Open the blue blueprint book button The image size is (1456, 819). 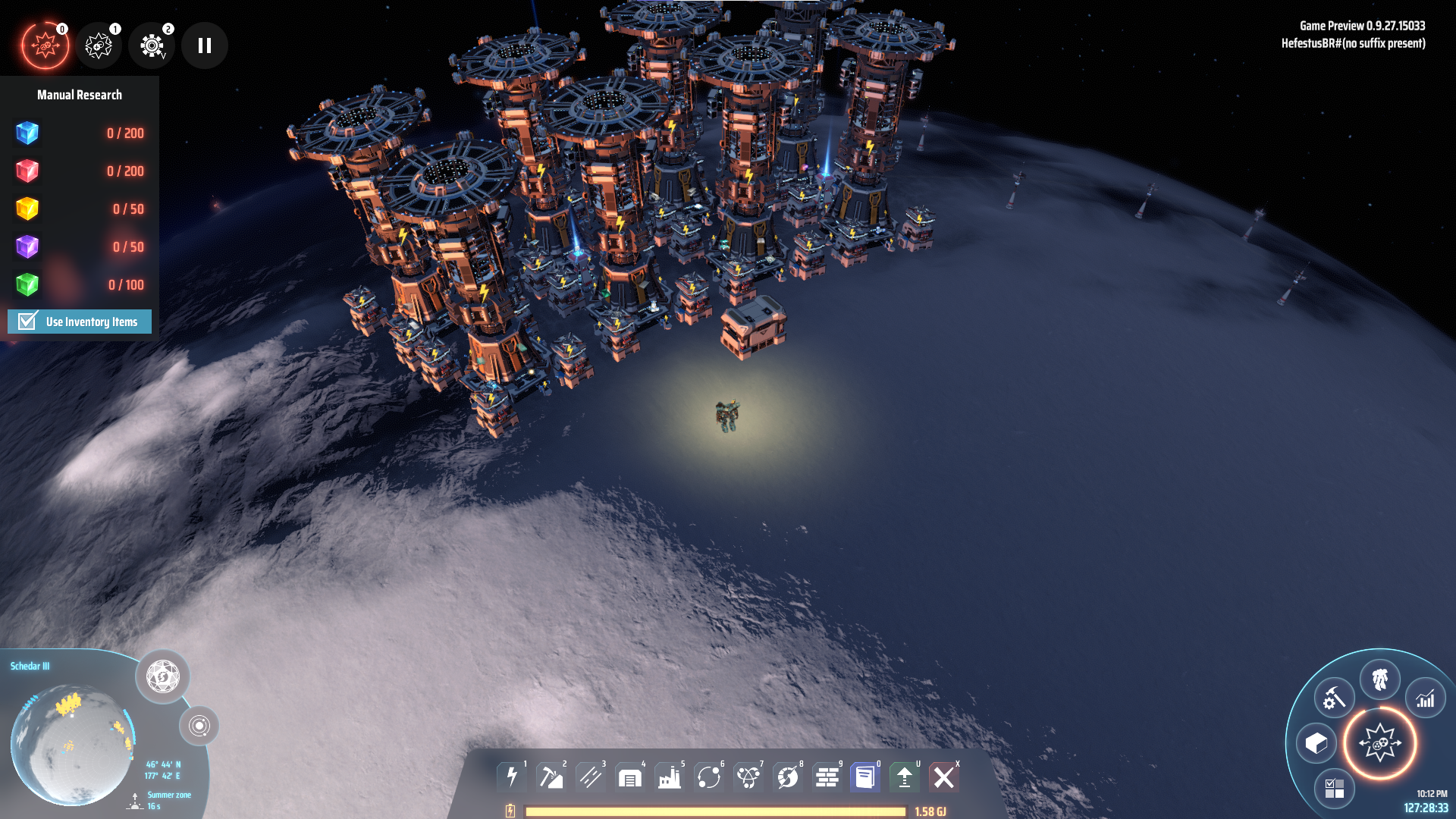865,777
